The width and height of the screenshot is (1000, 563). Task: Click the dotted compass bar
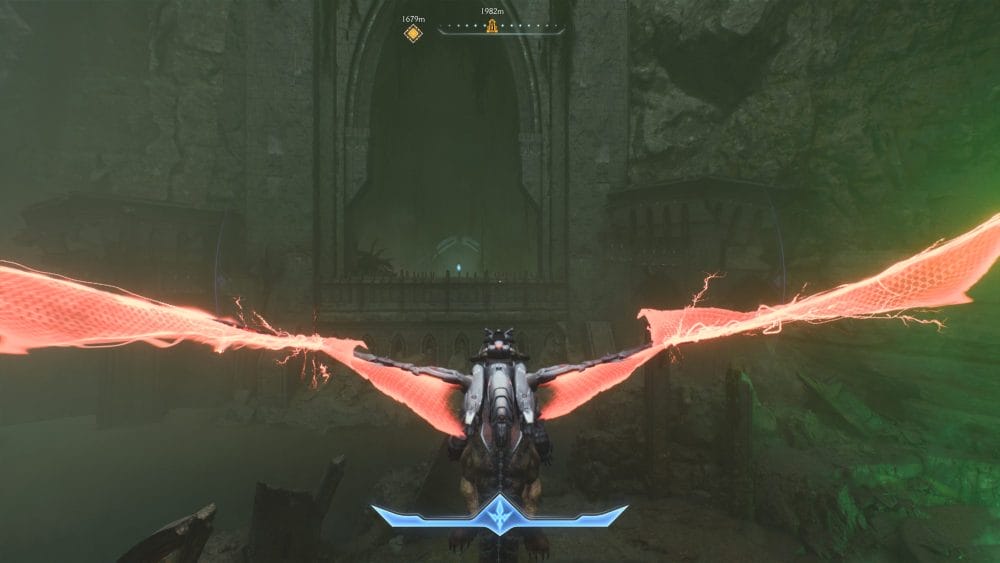click(x=530, y=27)
